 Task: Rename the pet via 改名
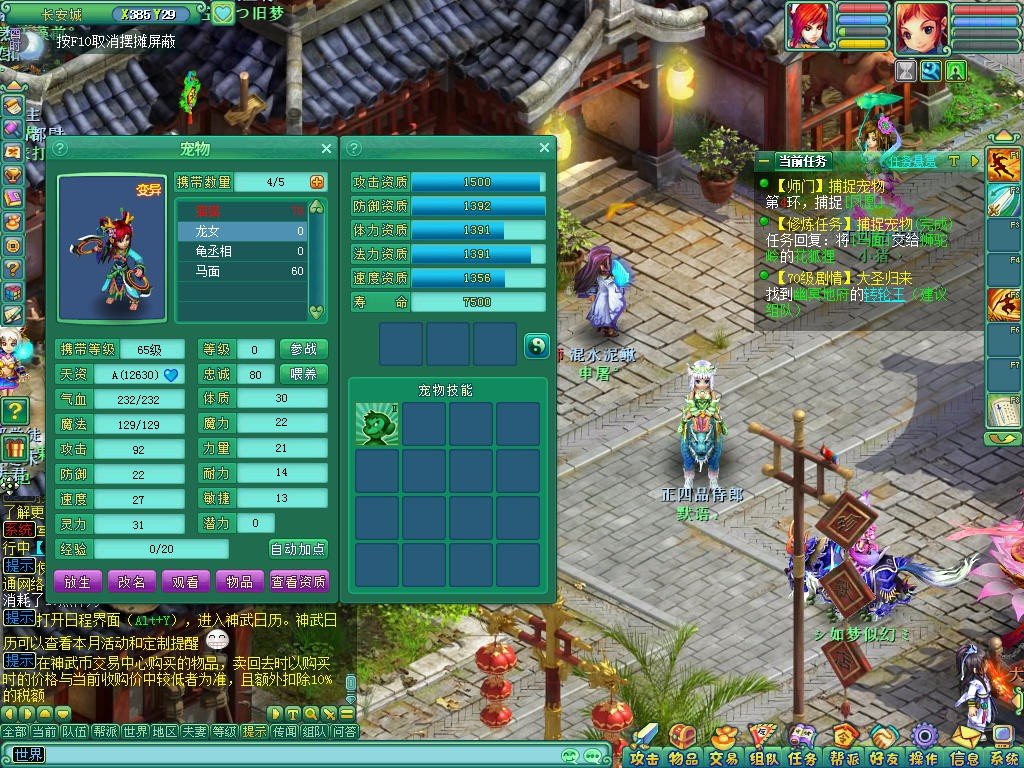[x=132, y=581]
